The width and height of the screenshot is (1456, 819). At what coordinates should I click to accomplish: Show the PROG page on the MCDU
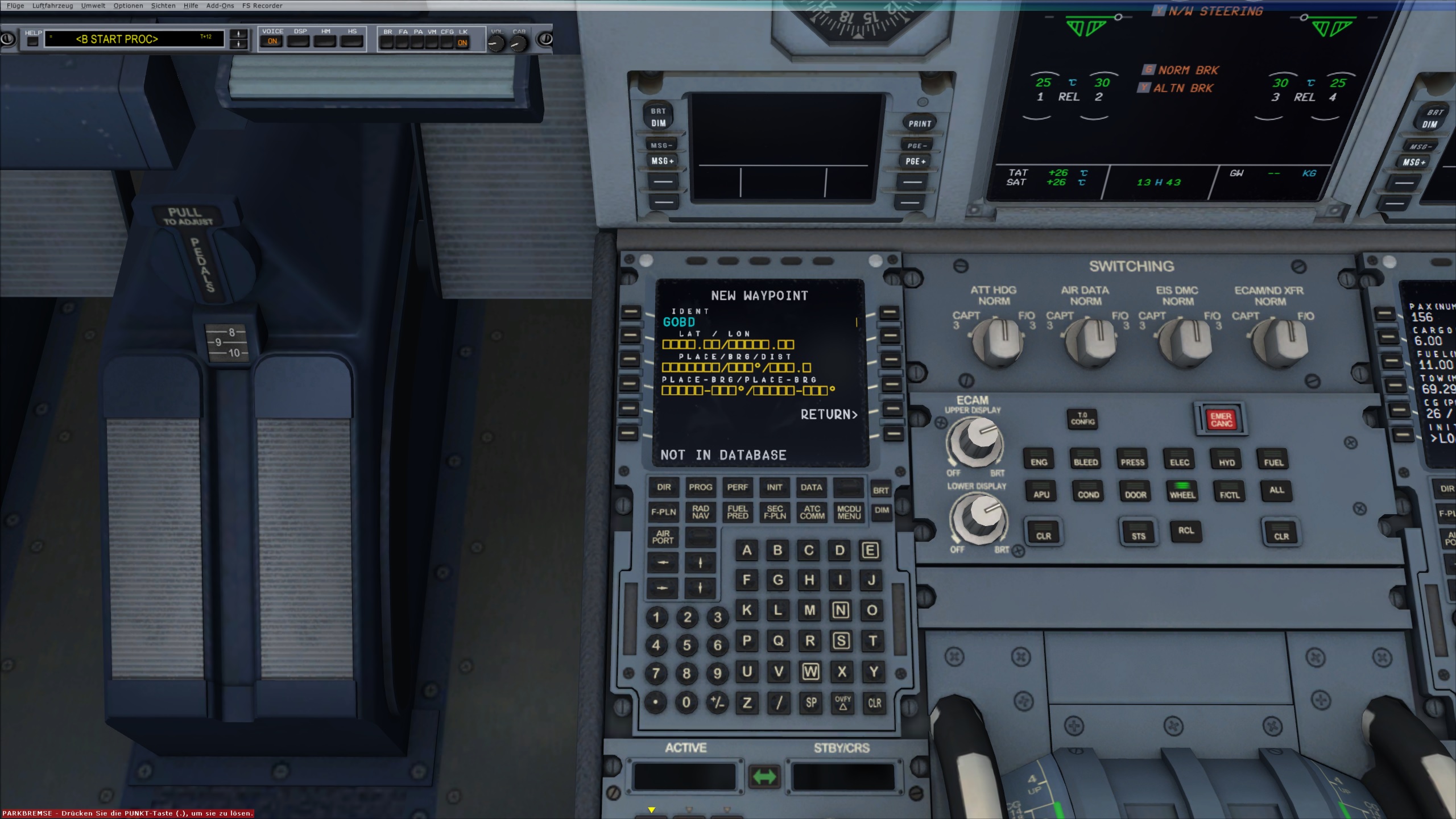point(700,487)
